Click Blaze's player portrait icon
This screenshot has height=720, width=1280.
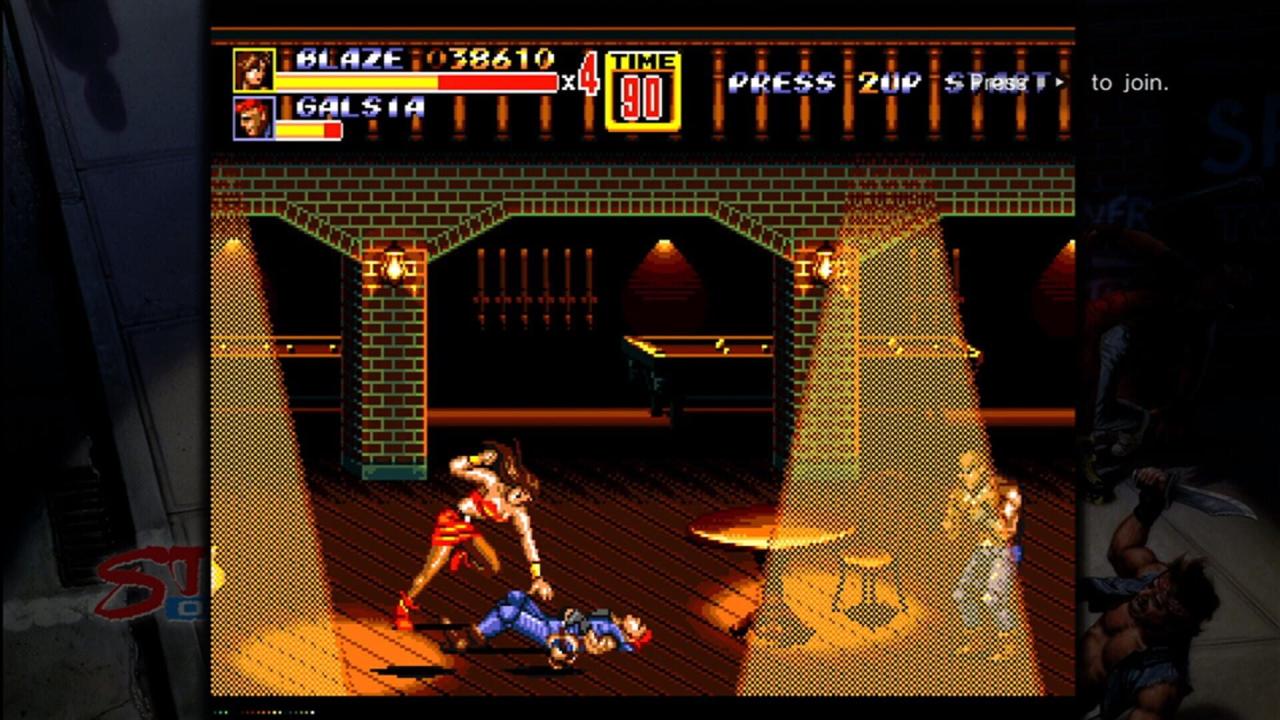253,70
